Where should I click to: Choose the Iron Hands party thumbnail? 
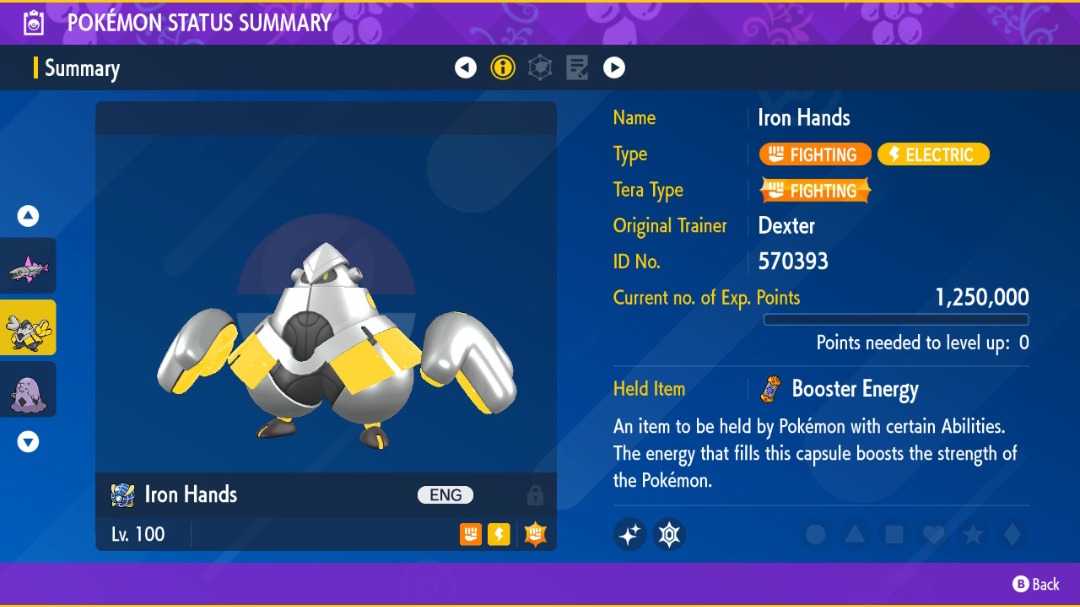click(27, 328)
